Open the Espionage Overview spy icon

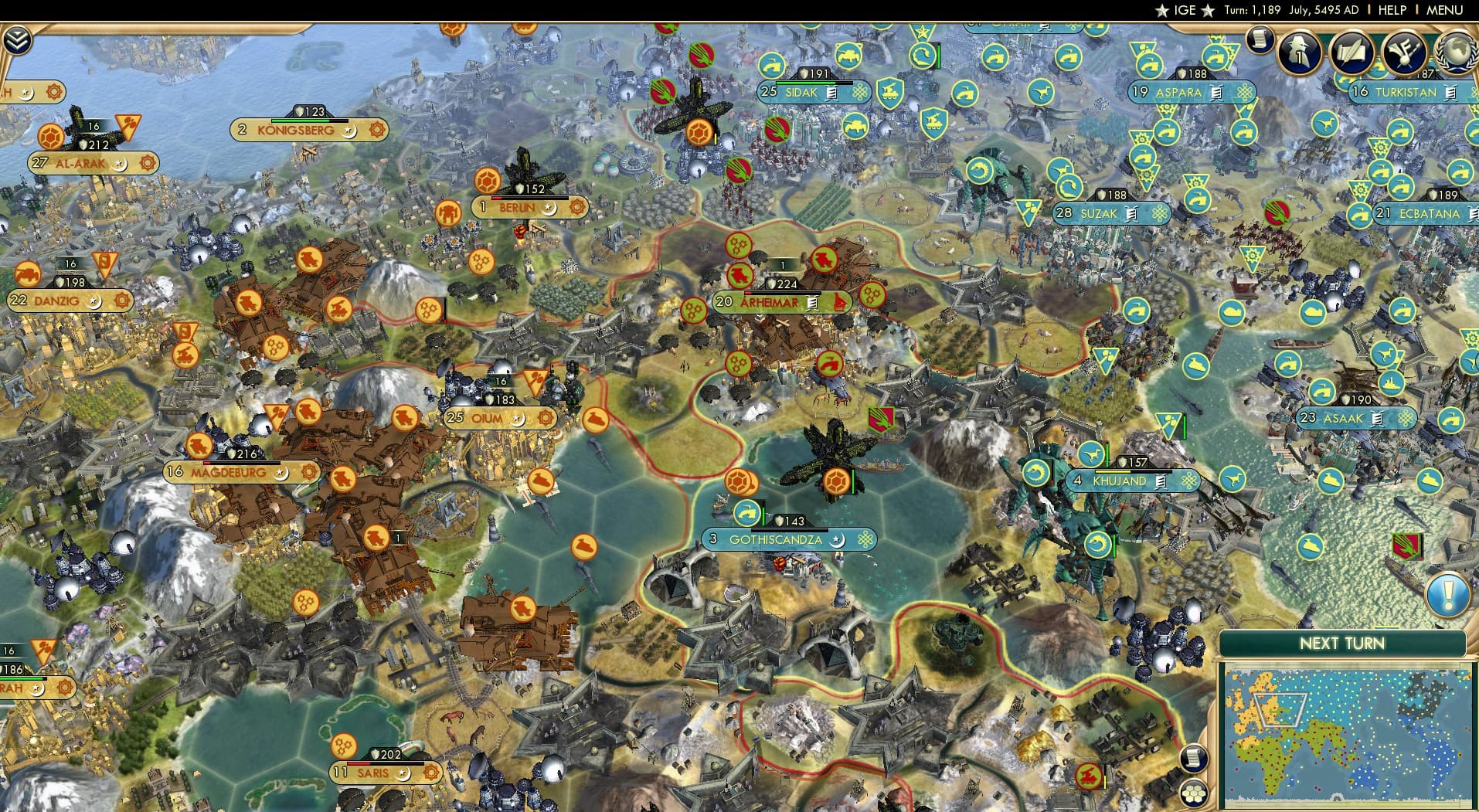[x=1299, y=53]
